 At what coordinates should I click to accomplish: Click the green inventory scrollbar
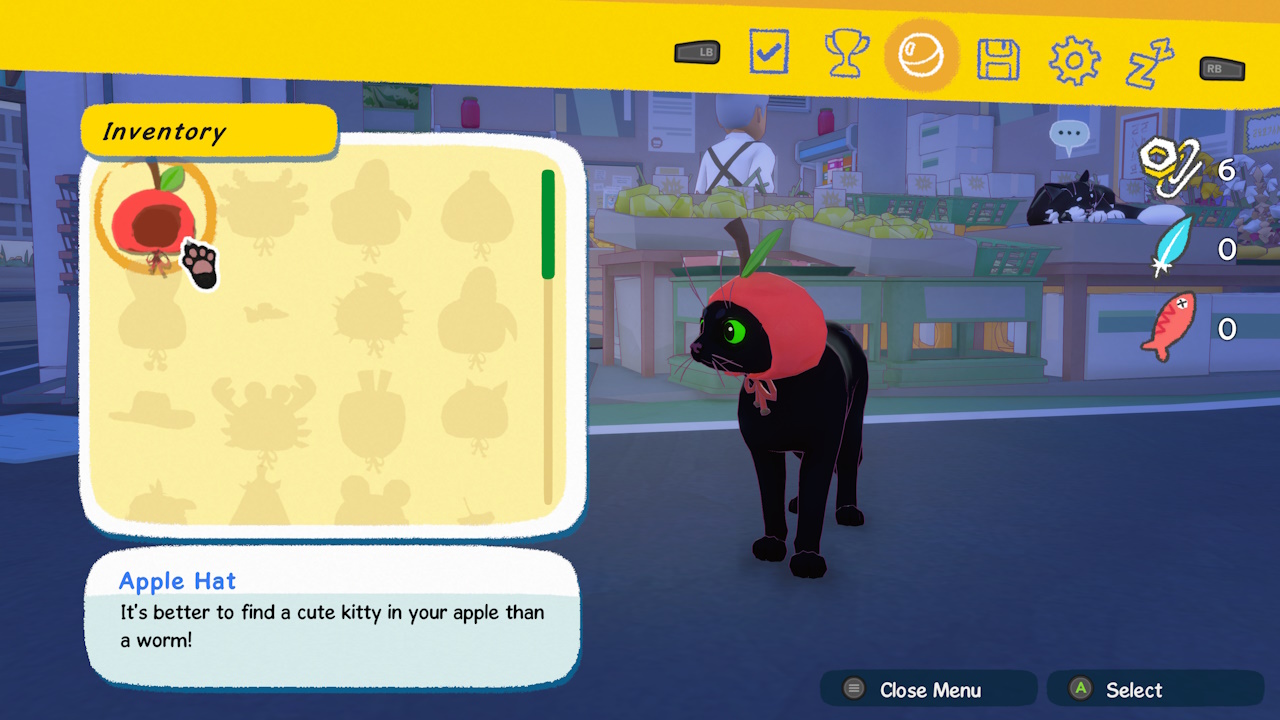tap(548, 222)
